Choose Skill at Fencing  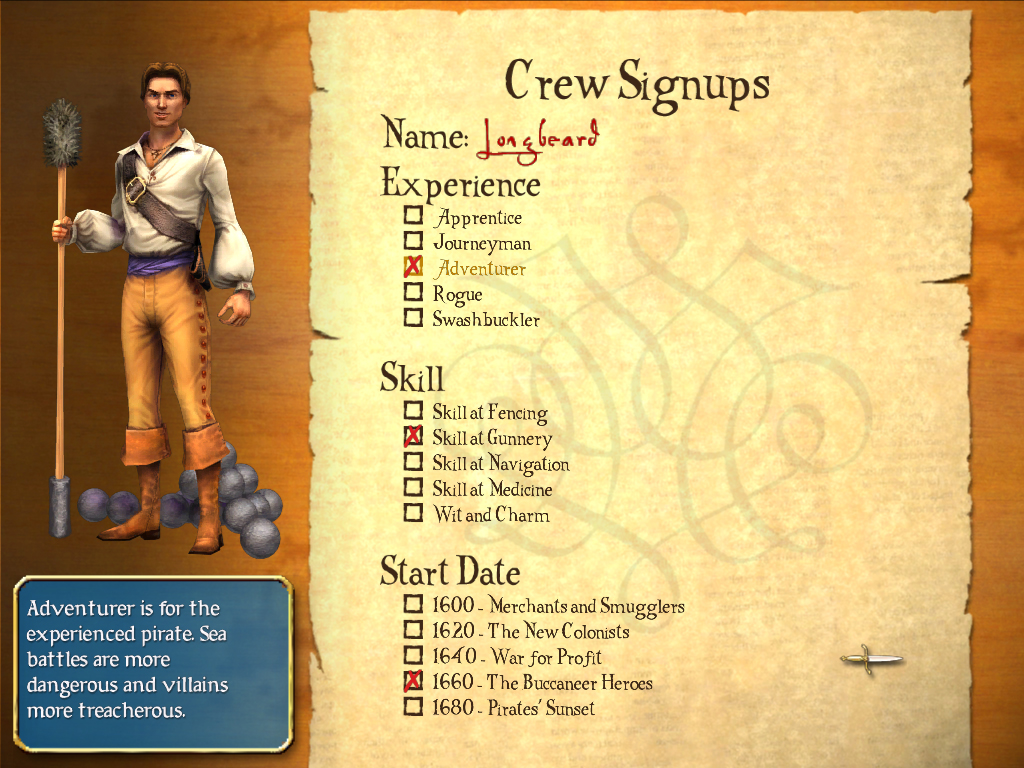(413, 411)
